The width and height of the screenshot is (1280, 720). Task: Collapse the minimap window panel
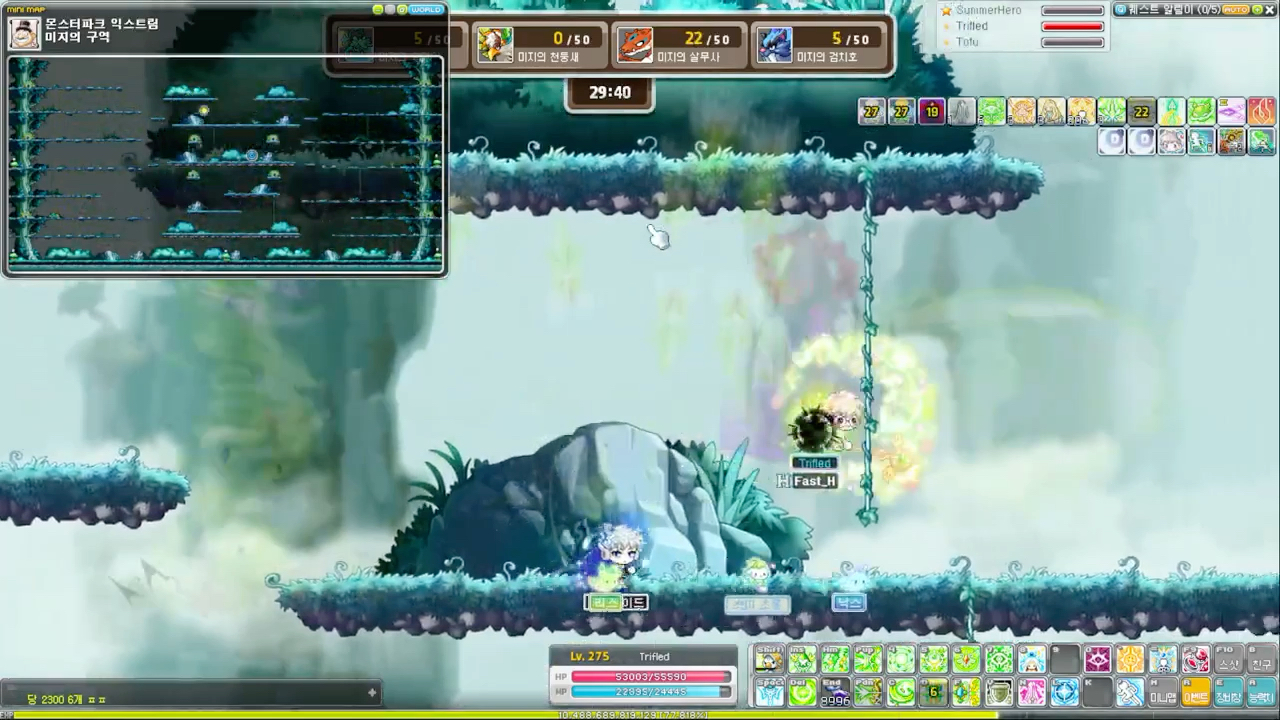coord(377,9)
